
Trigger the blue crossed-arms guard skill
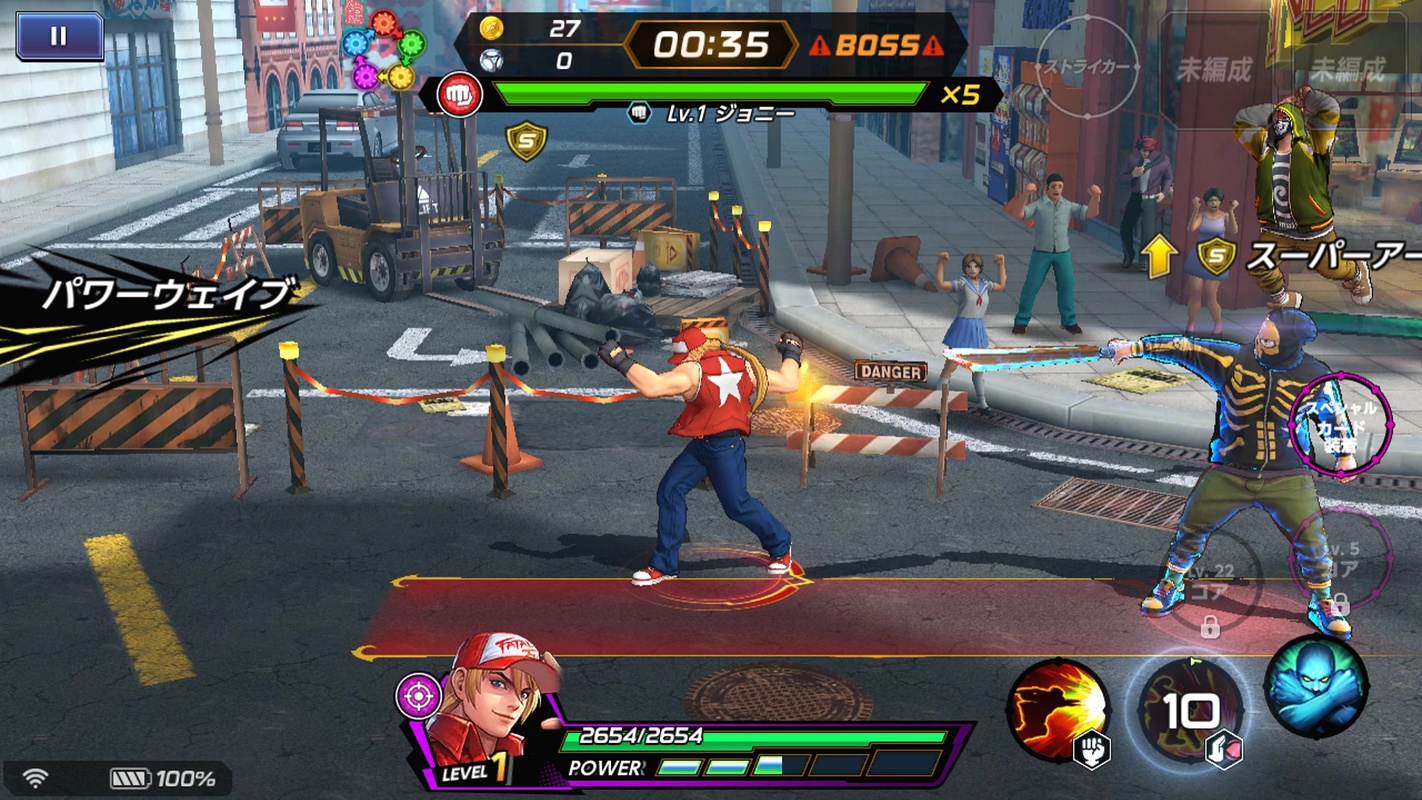click(1315, 686)
